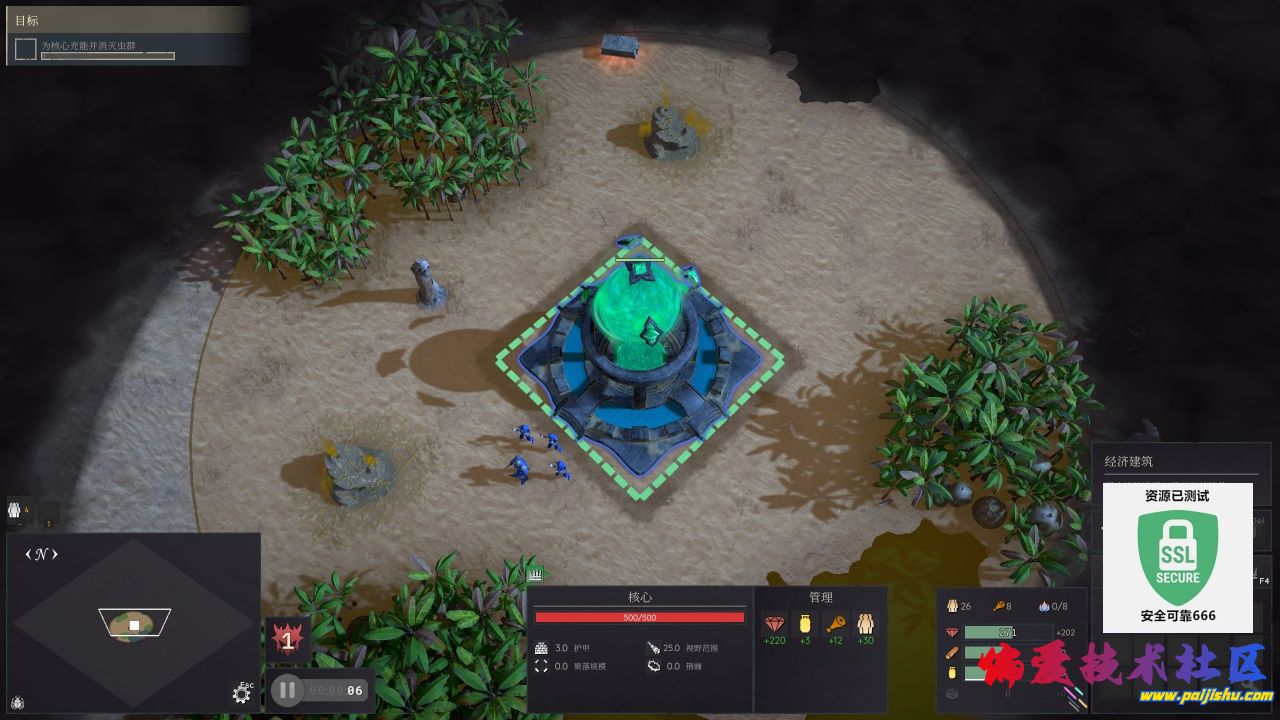
Task: Open the 经济建筑 build category
Action: 1129,461
